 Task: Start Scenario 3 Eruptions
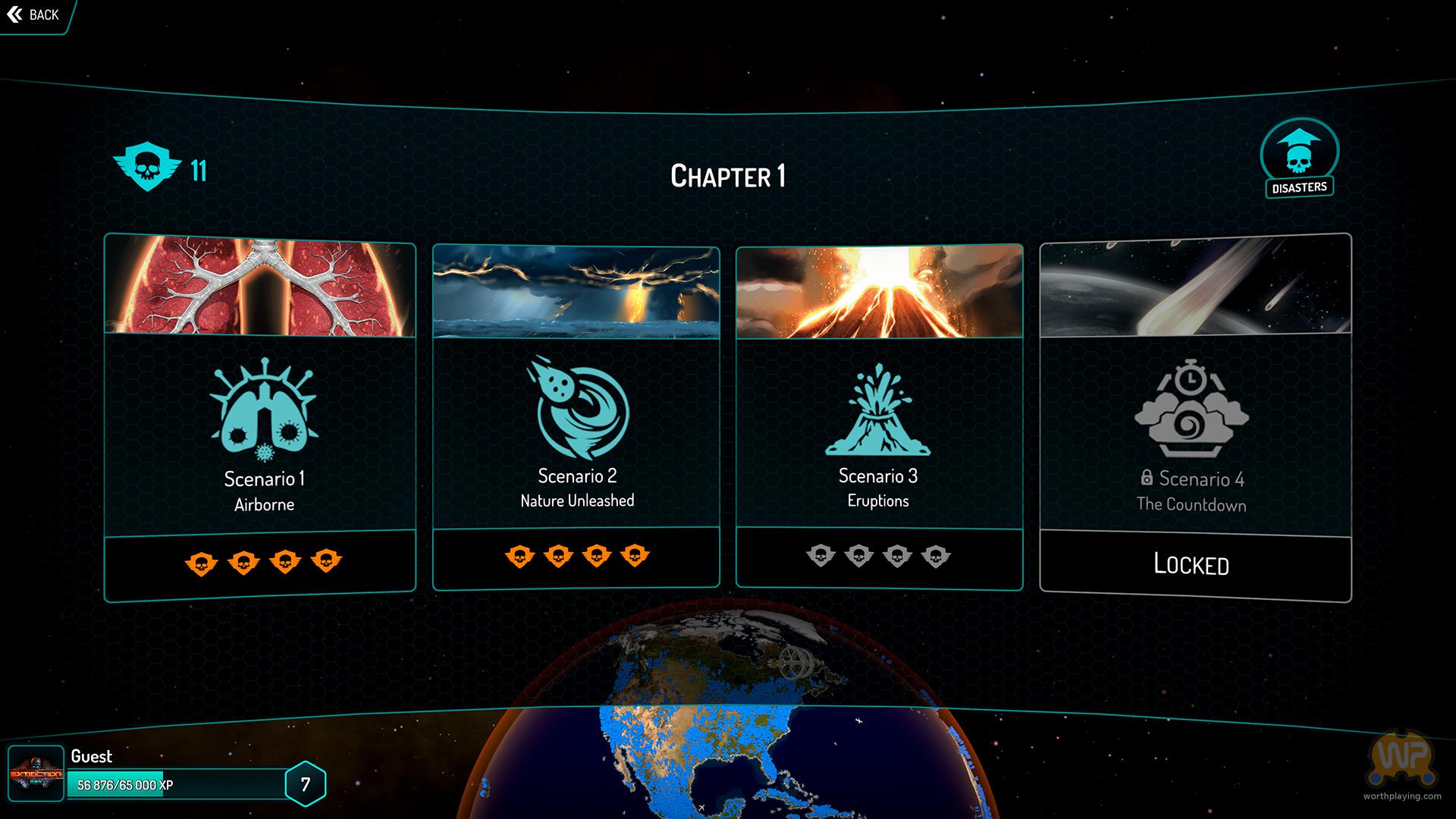click(x=879, y=417)
